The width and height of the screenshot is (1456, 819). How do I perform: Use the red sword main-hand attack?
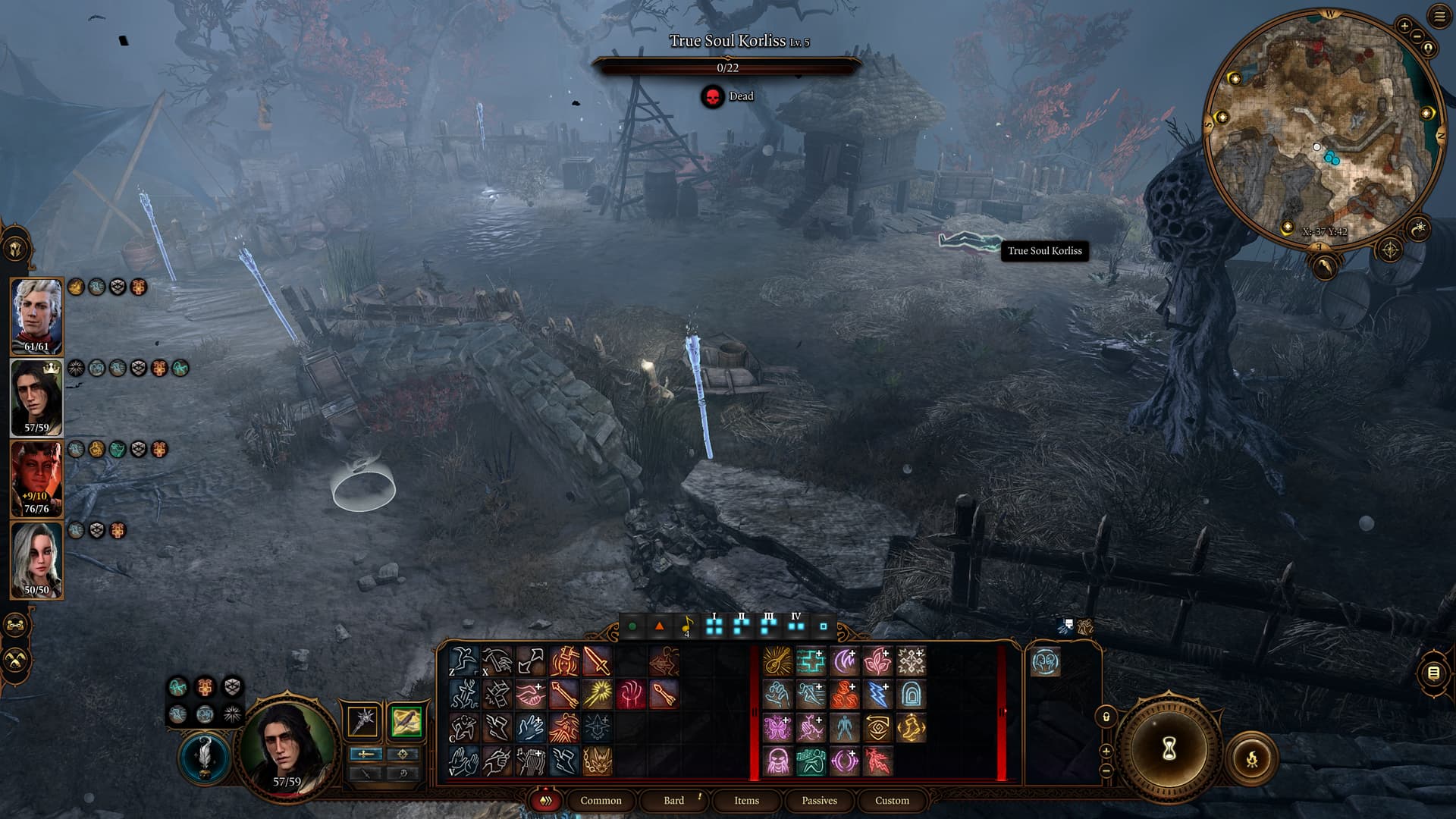click(597, 661)
